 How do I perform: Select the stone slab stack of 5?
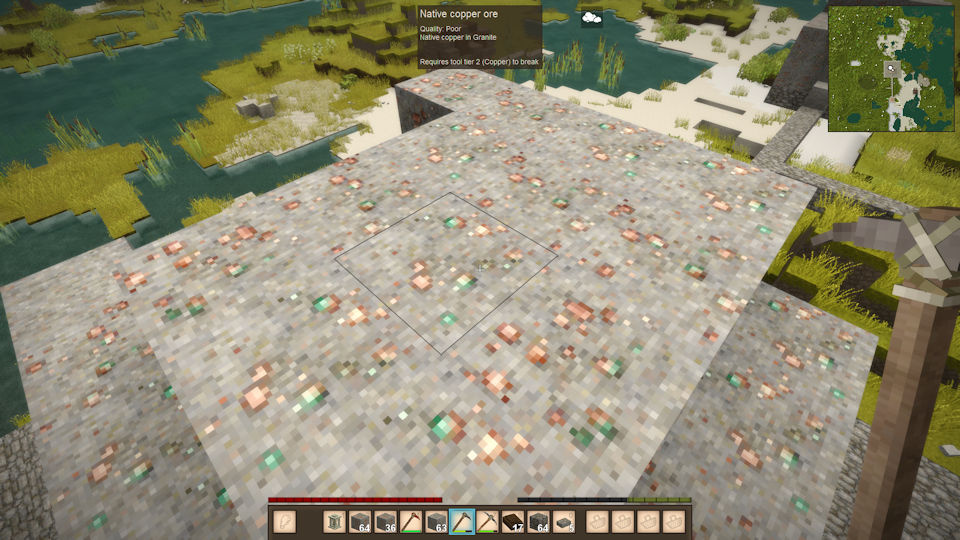coord(564,521)
